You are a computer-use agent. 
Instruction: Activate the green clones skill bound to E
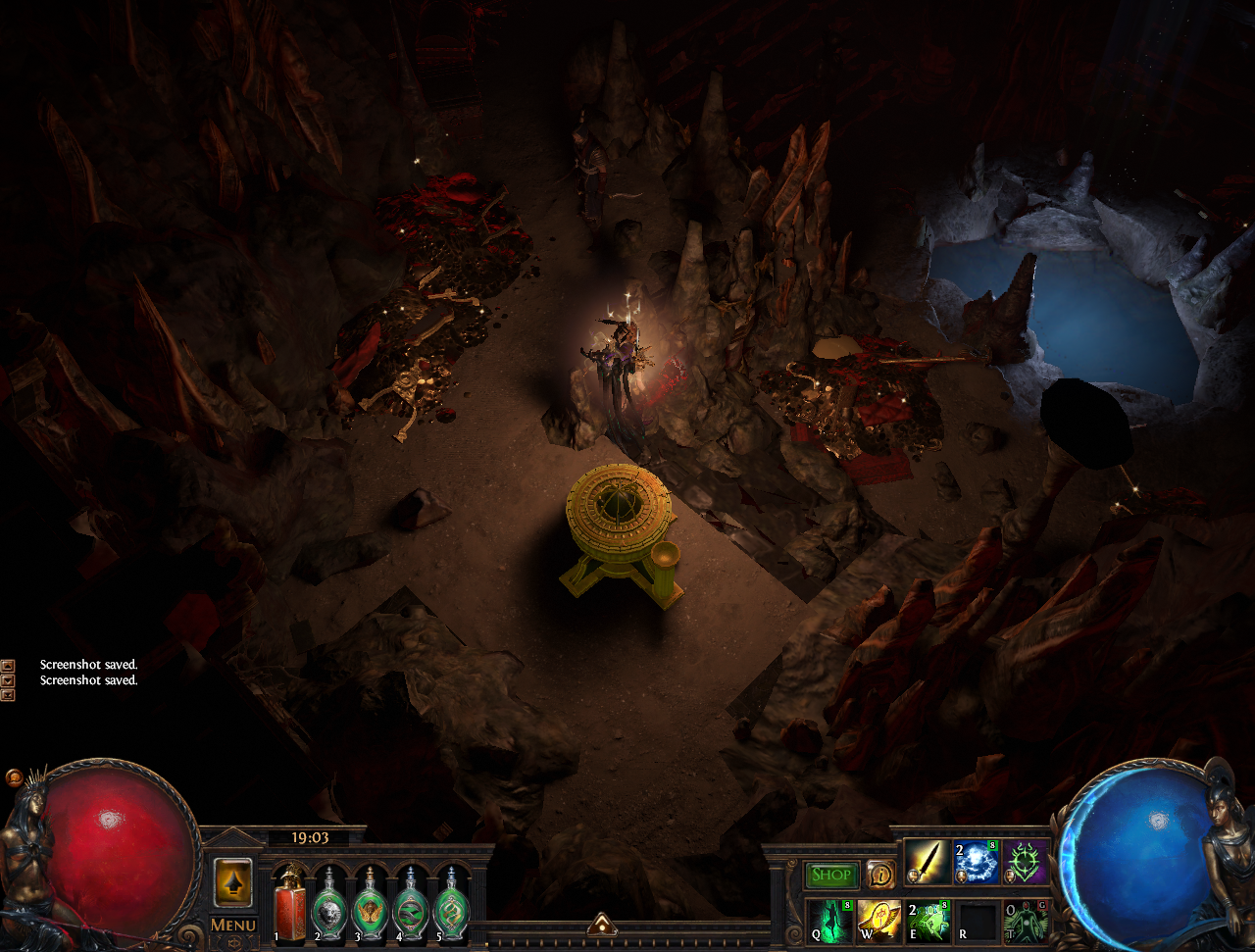pos(928,921)
